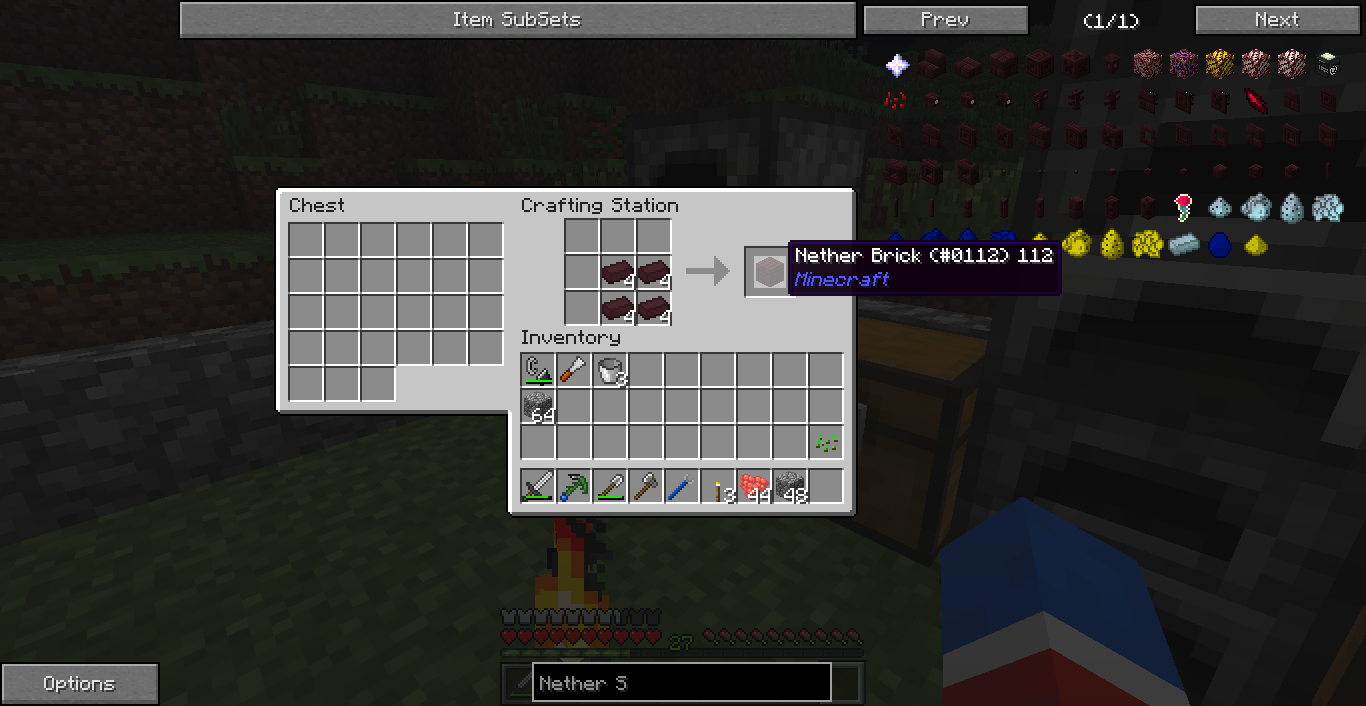Go to the Prev item page
Screen dimensions: 1366x706
[x=945, y=20]
